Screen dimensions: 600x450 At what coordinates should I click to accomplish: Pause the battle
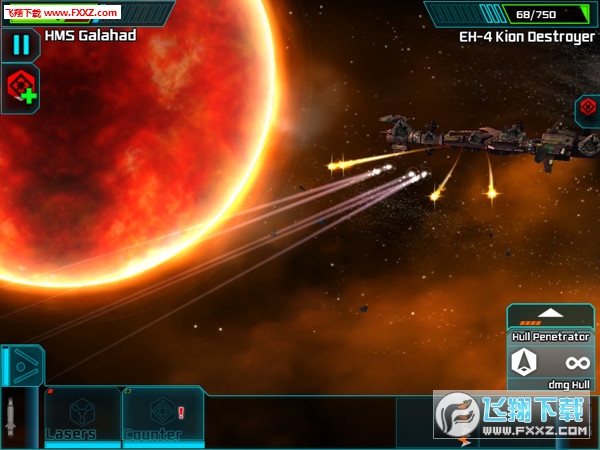point(20,45)
